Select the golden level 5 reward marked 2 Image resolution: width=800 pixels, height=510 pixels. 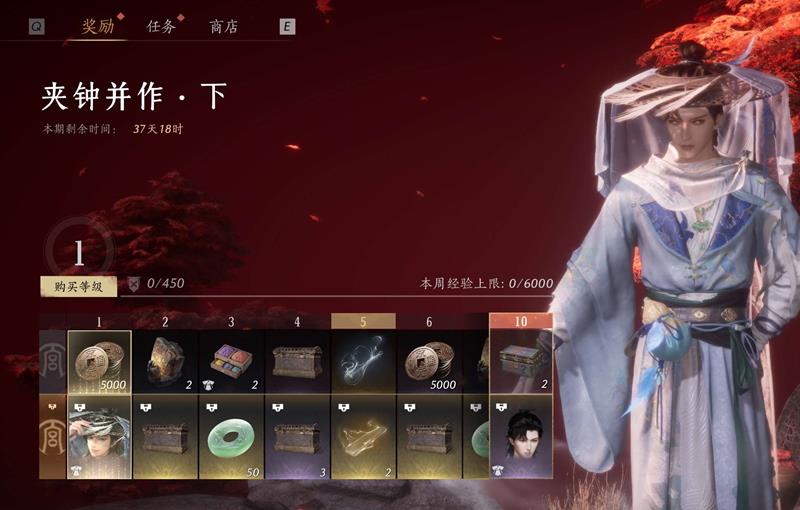click(363, 437)
